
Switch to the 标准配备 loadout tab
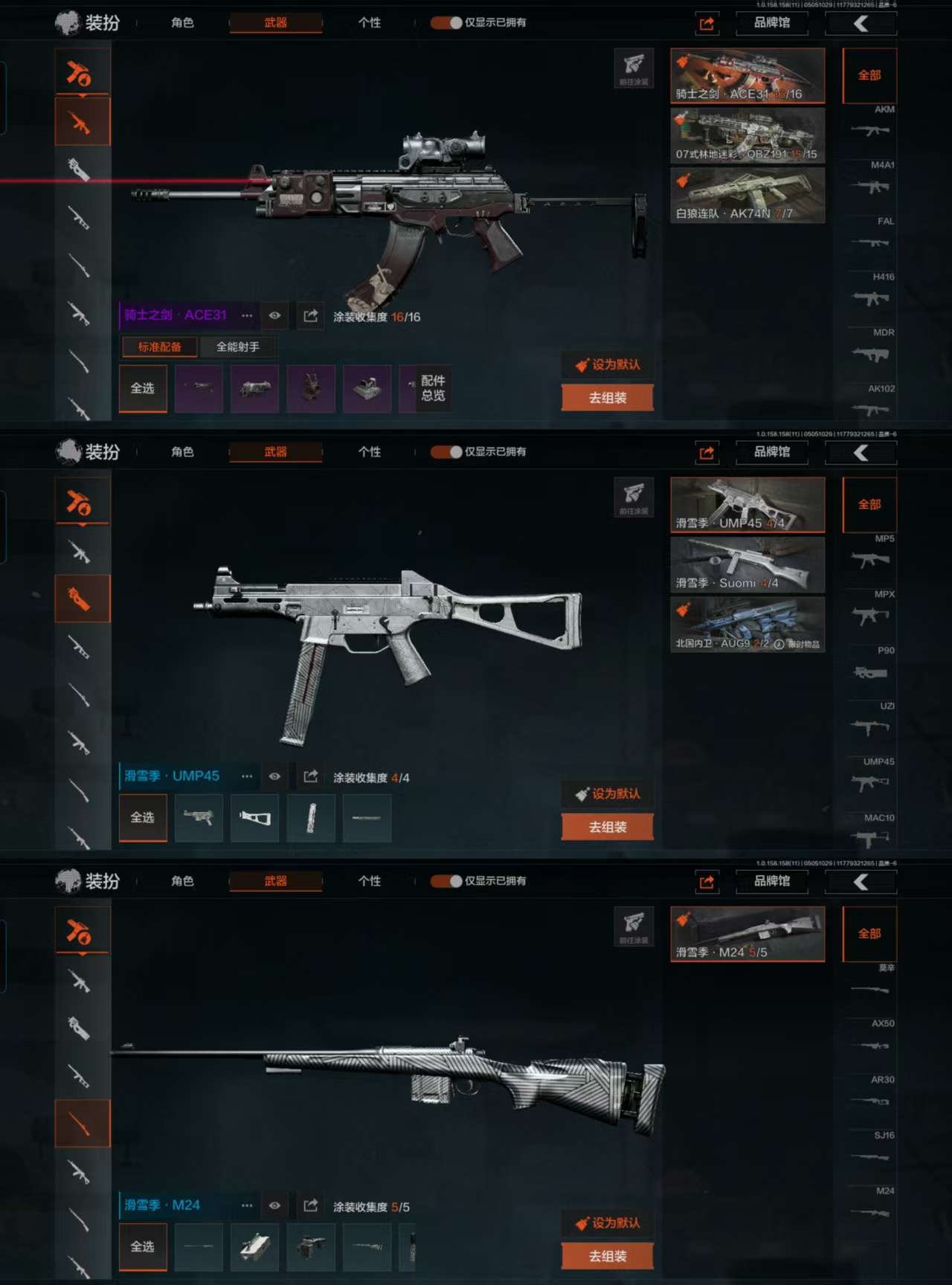tap(159, 347)
